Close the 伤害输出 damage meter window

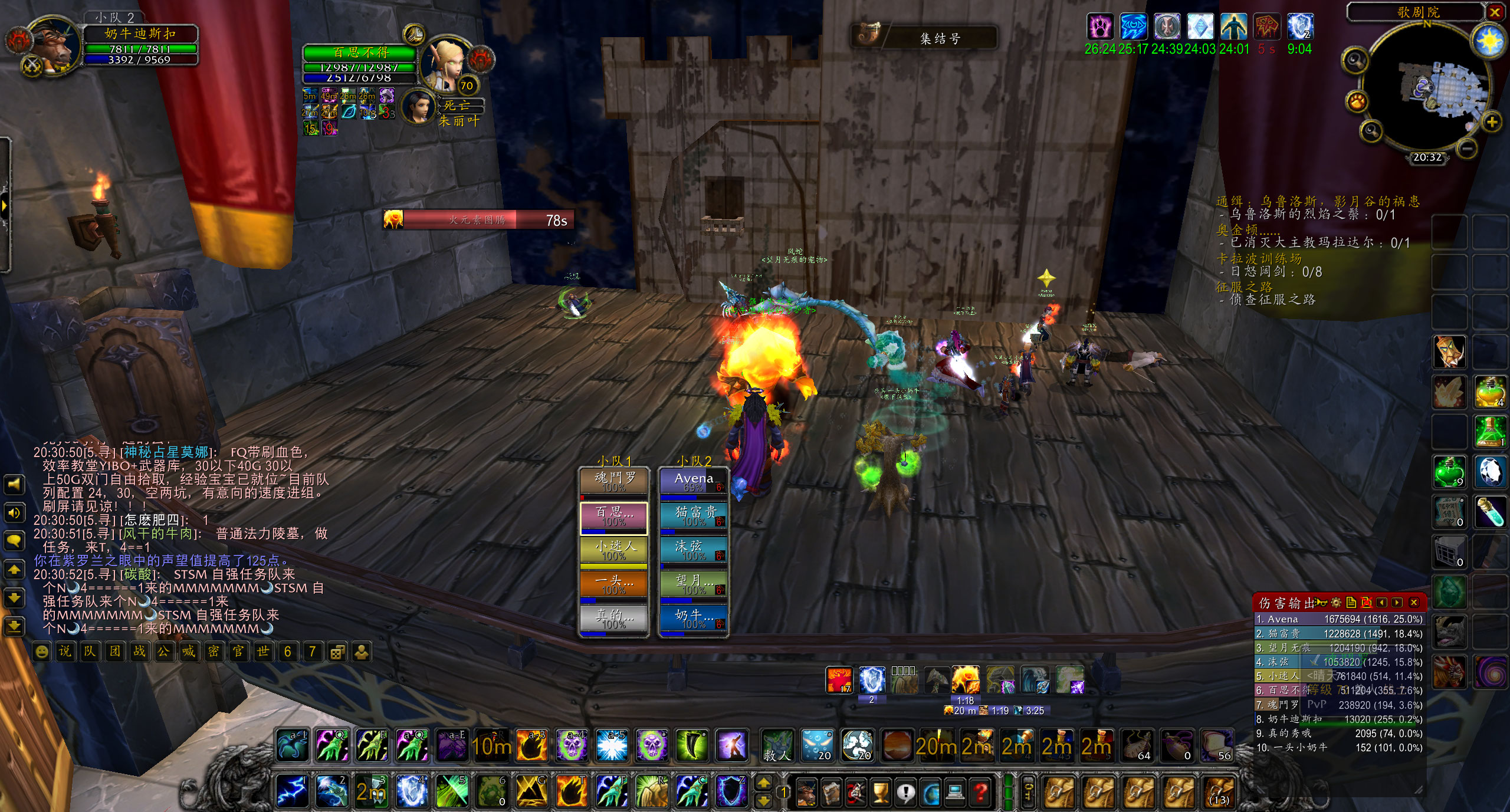tap(1414, 602)
